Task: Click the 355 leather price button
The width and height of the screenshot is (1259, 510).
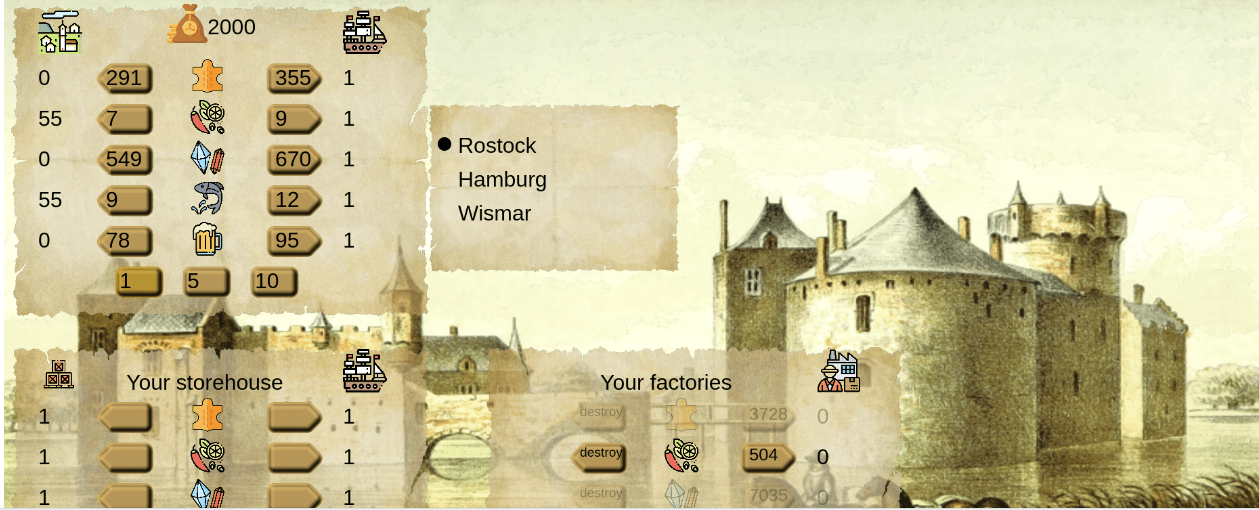Action: (294, 78)
